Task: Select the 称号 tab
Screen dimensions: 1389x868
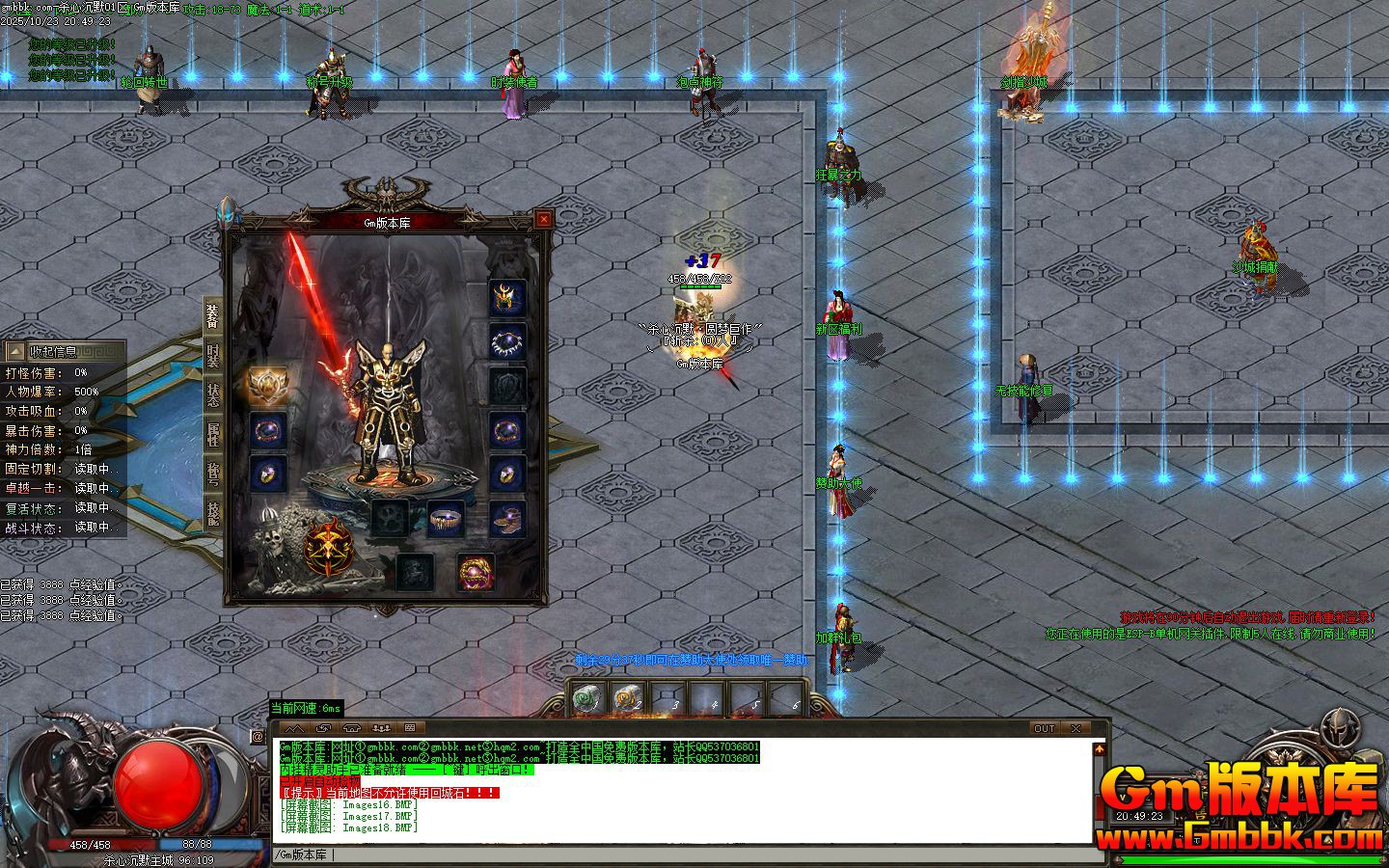Action: pos(212,474)
